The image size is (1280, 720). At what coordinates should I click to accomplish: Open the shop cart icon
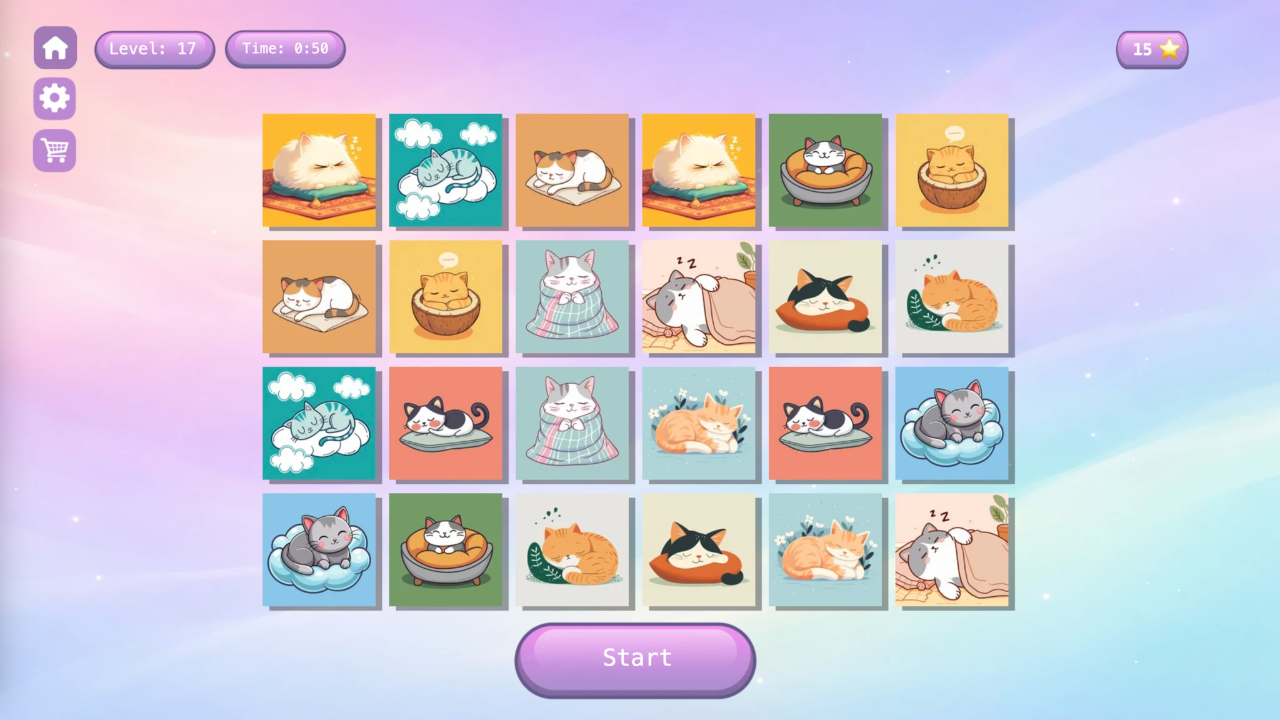(x=55, y=150)
